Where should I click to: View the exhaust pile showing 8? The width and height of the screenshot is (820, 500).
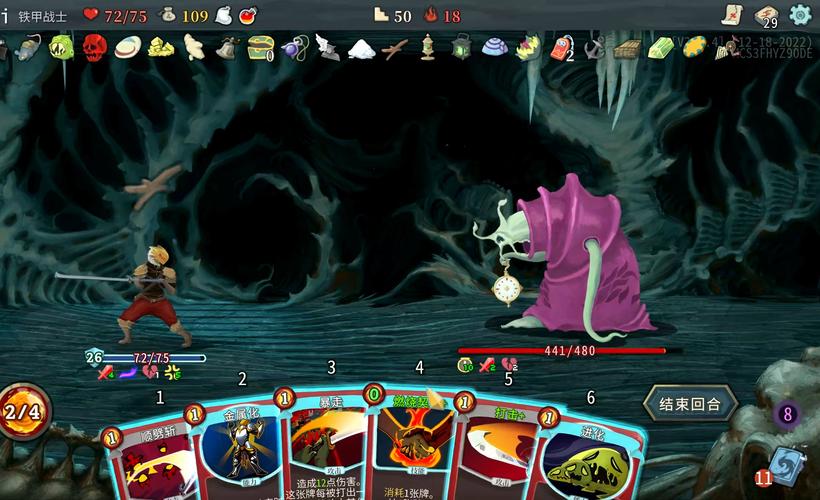click(787, 413)
